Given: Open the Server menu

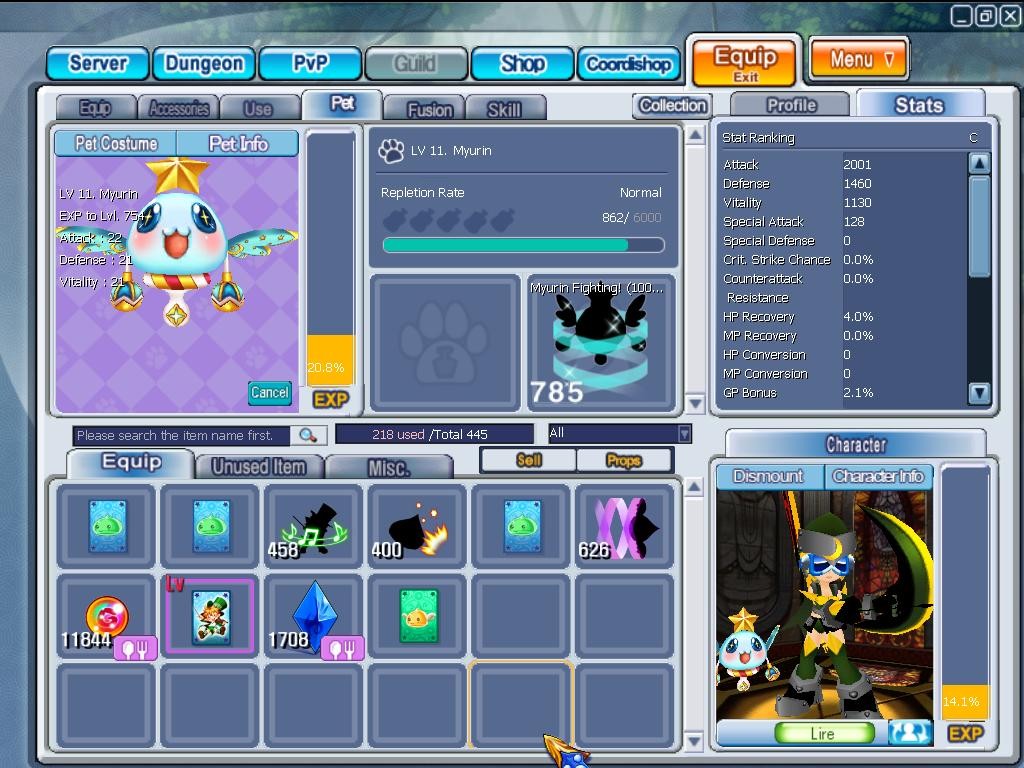Looking at the screenshot, I should (x=98, y=64).
